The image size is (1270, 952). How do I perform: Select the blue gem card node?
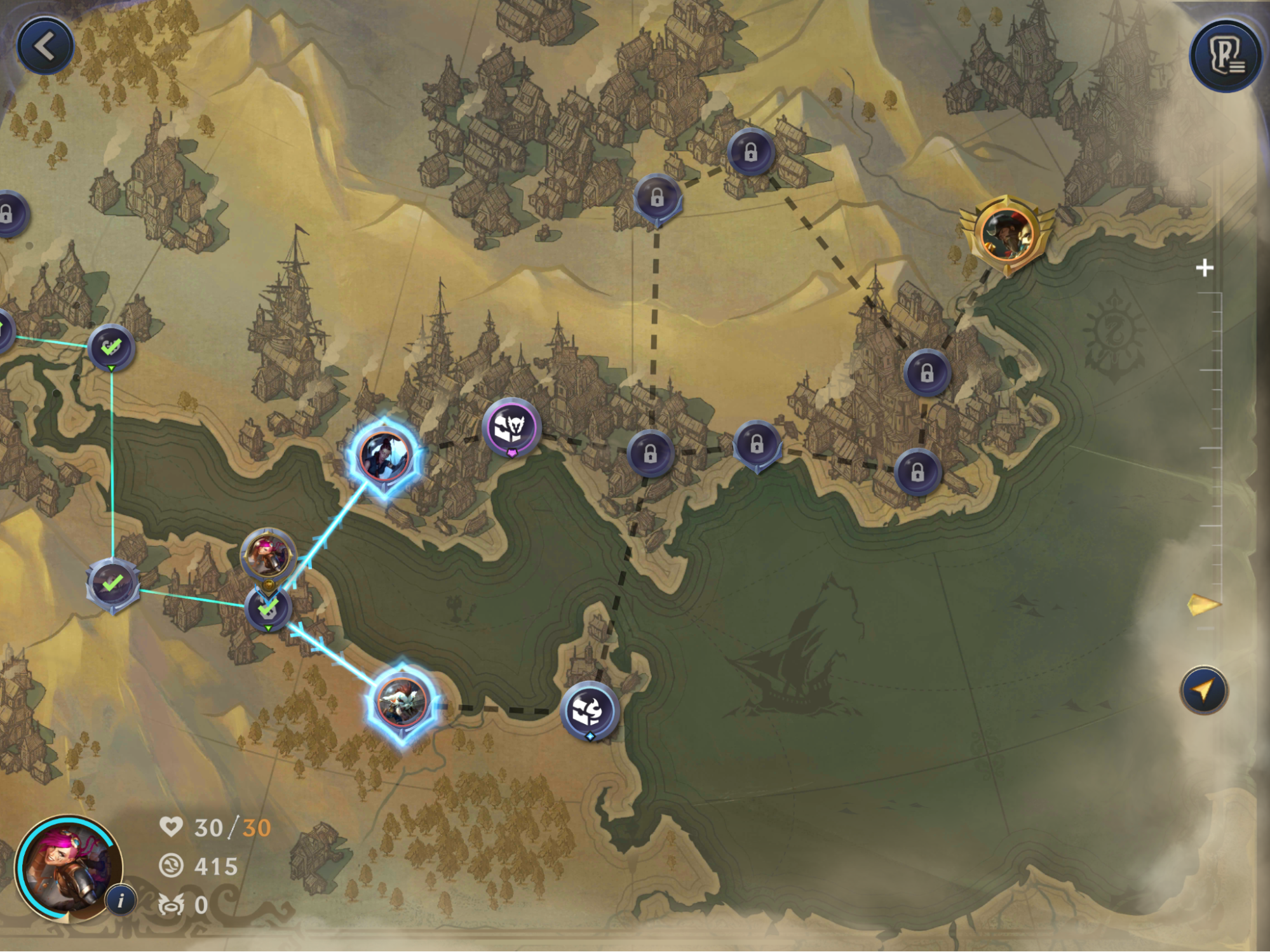[x=589, y=711]
